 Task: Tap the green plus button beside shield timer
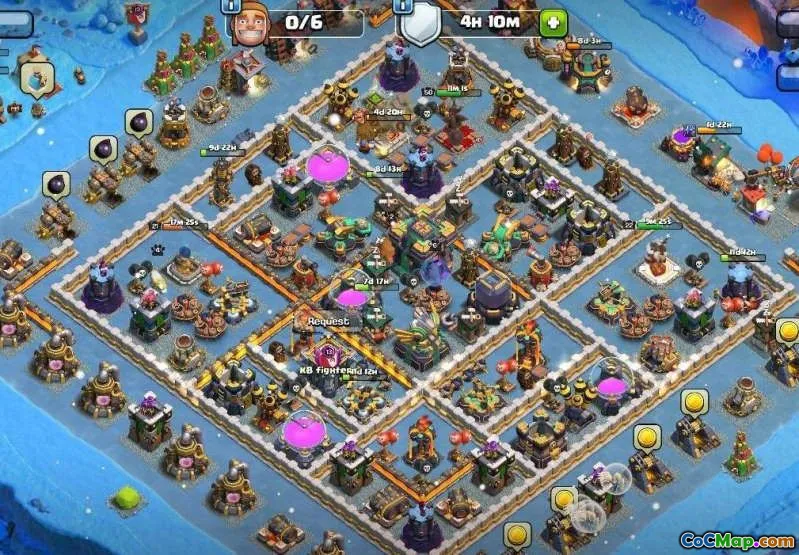[x=553, y=22]
